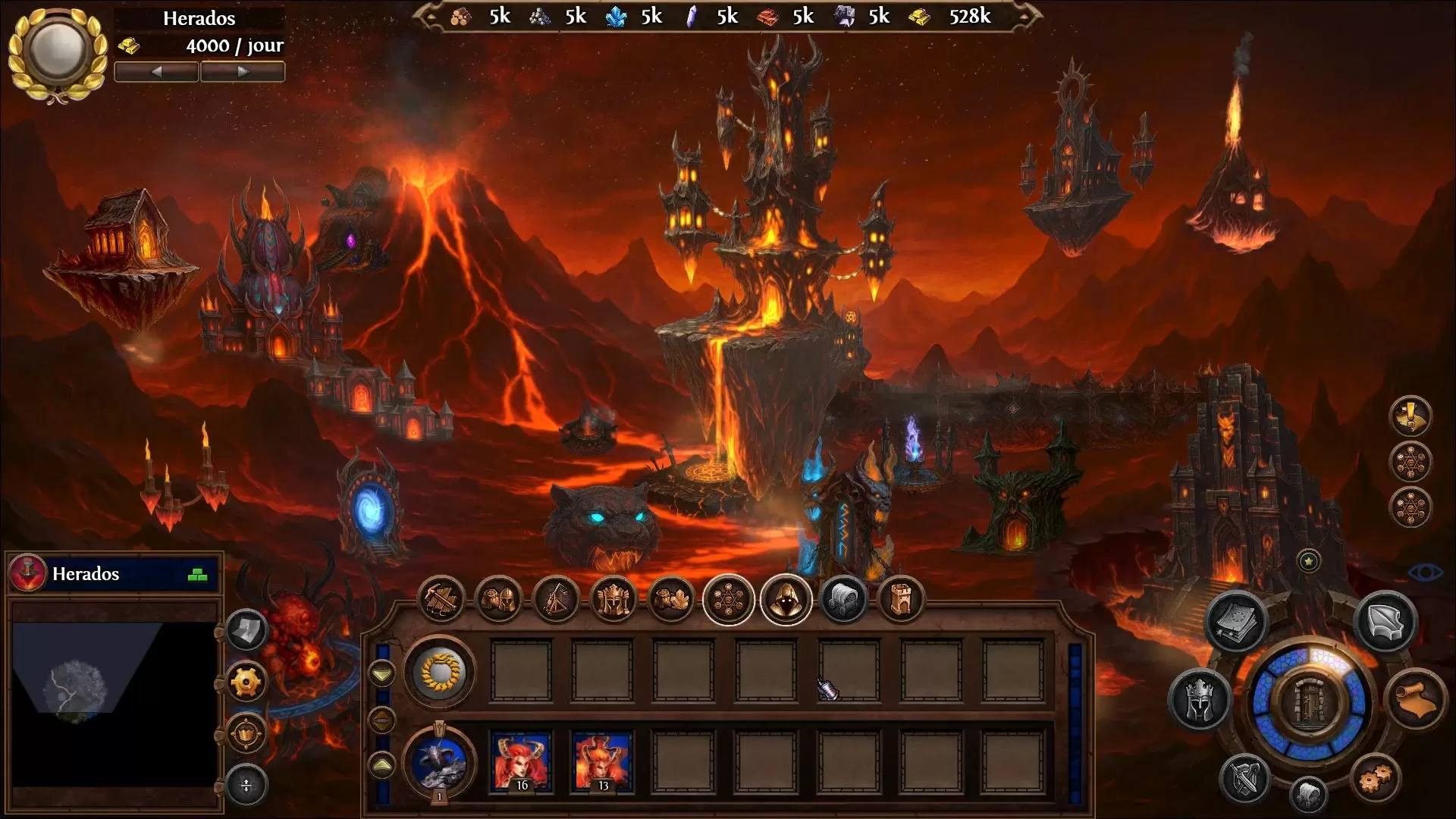1456x819 pixels.
Task: Open game options with the gears button
Action: pos(1375,779)
